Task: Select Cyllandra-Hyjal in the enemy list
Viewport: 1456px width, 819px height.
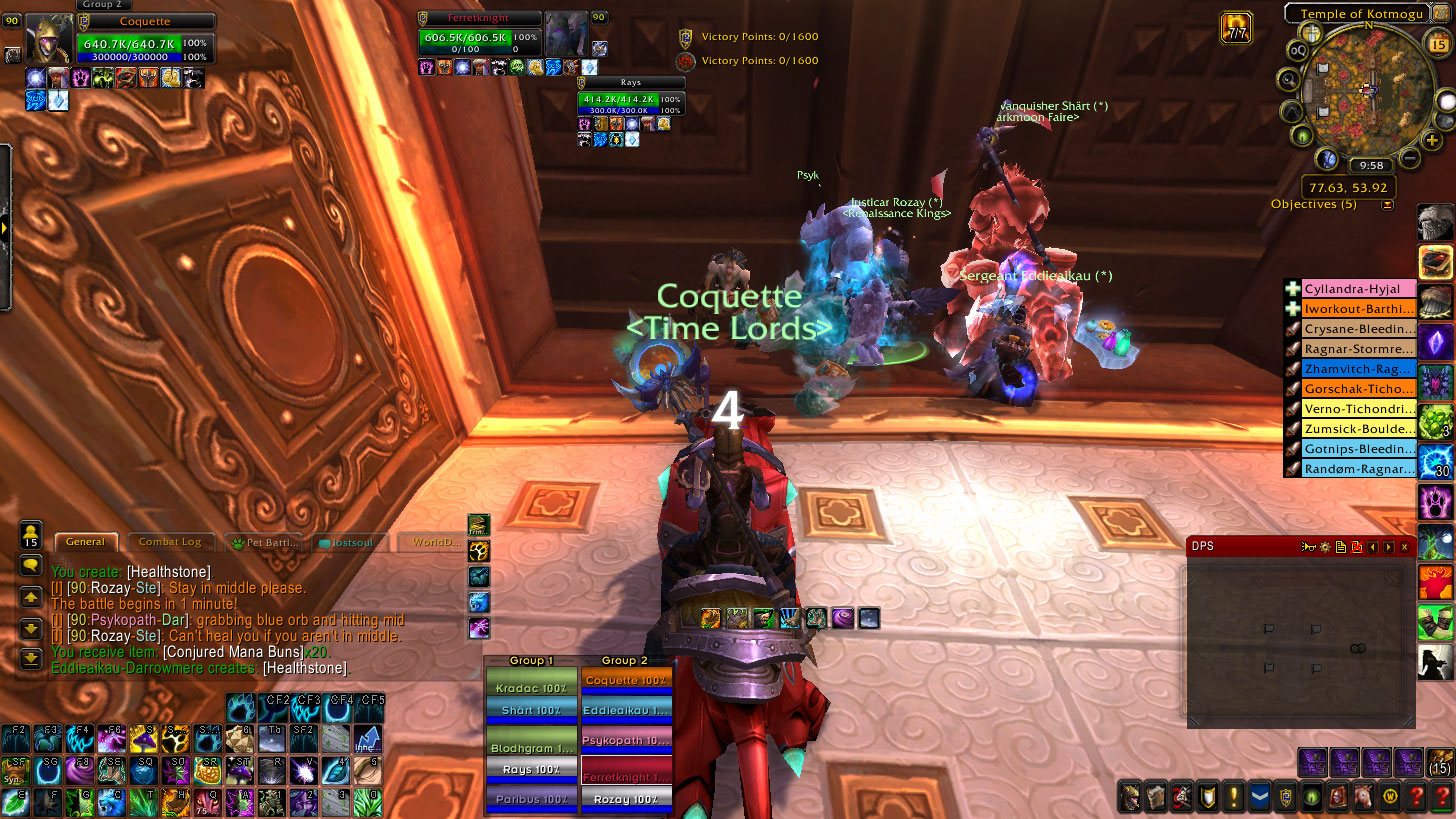Action: tap(1358, 289)
